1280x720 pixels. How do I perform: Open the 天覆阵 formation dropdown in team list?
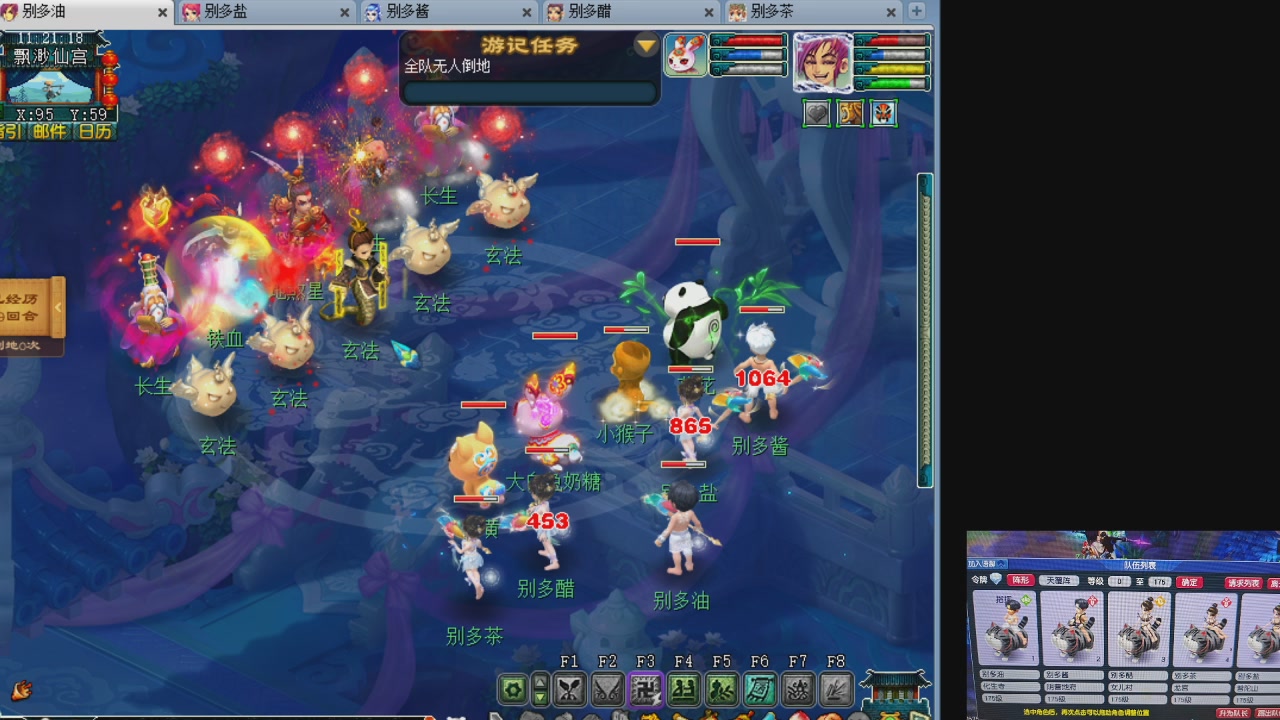pyautogui.click(x=1058, y=581)
